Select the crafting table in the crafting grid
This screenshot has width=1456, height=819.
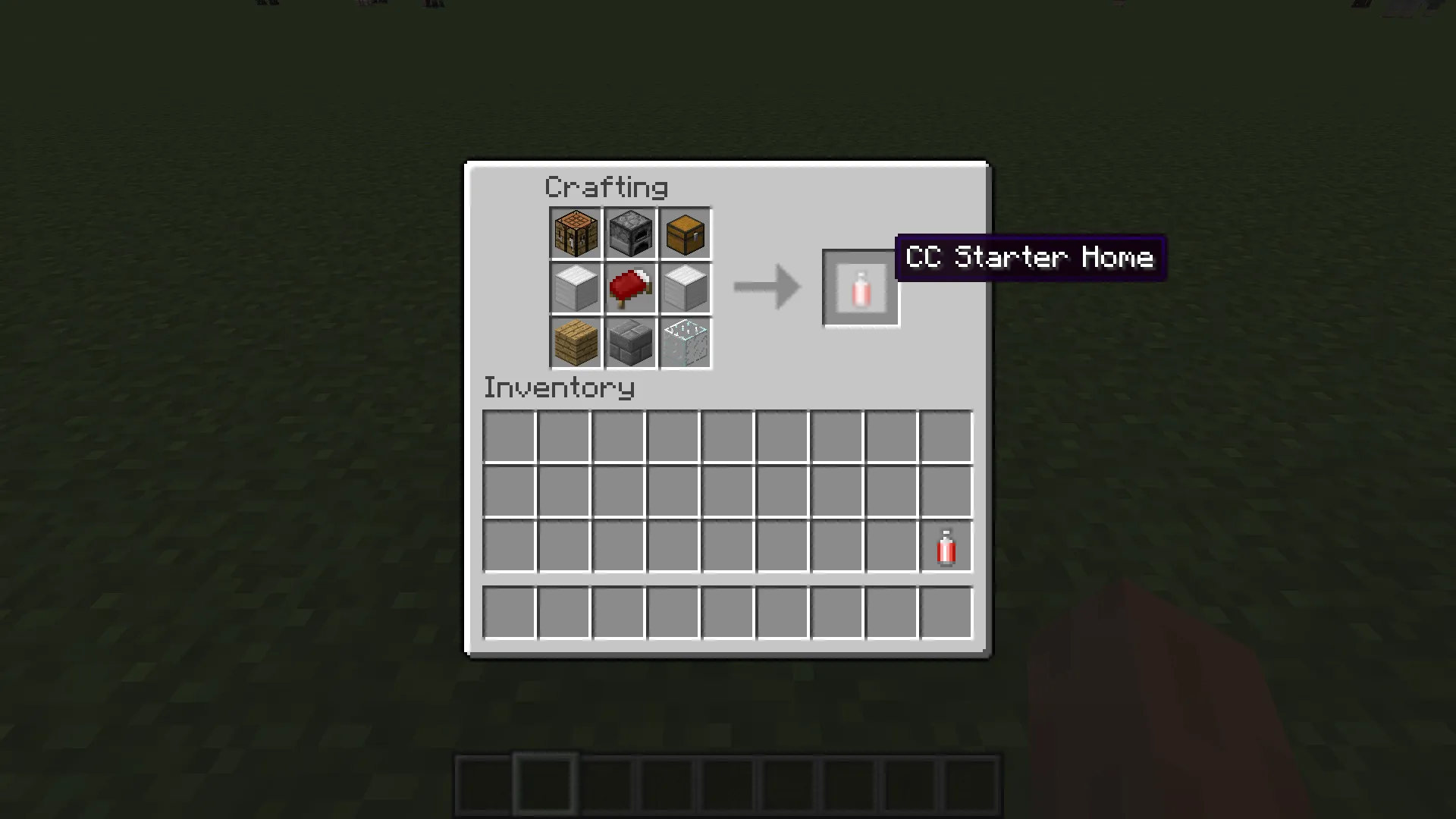click(x=576, y=233)
